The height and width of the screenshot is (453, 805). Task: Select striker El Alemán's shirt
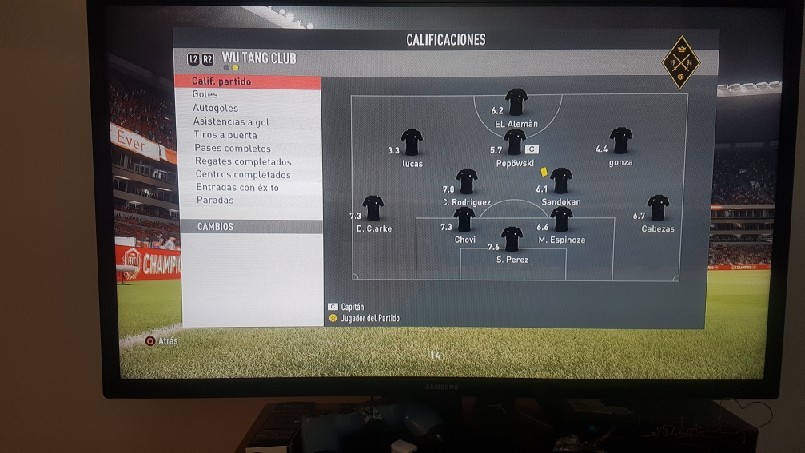point(516,102)
